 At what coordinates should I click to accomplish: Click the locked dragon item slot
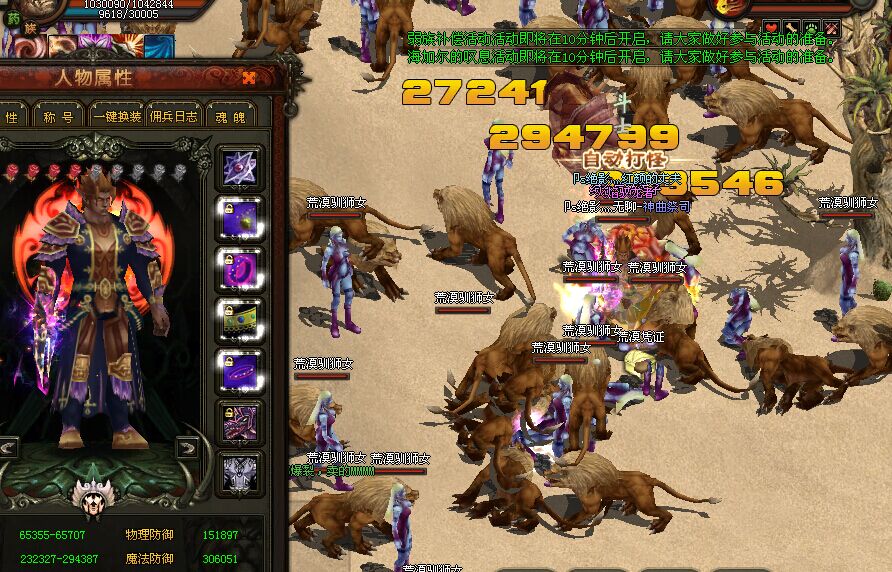coord(240,422)
